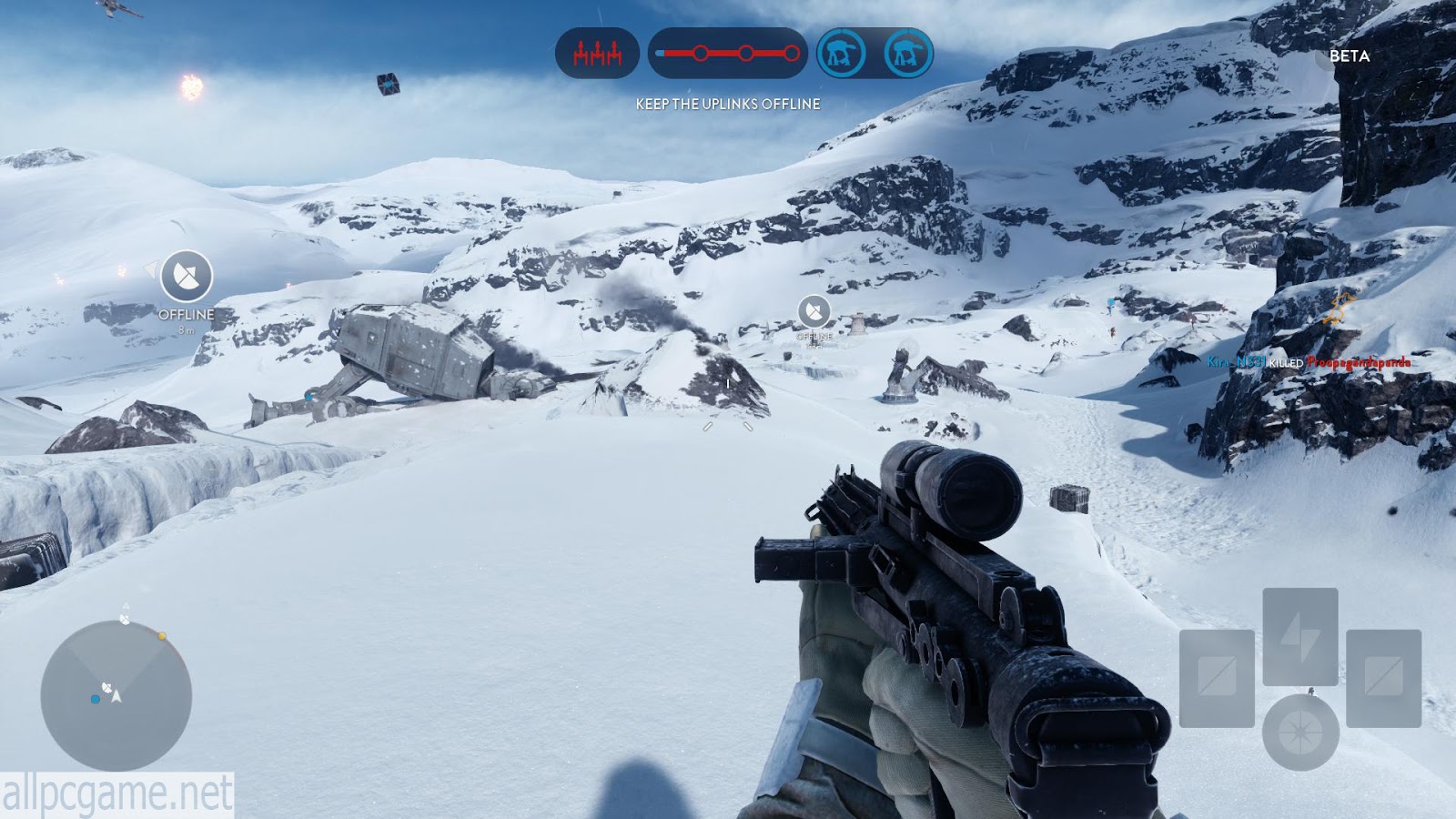Click the round emblem below the star cards
Viewport: 1456px width, 819px height.
1300,733
